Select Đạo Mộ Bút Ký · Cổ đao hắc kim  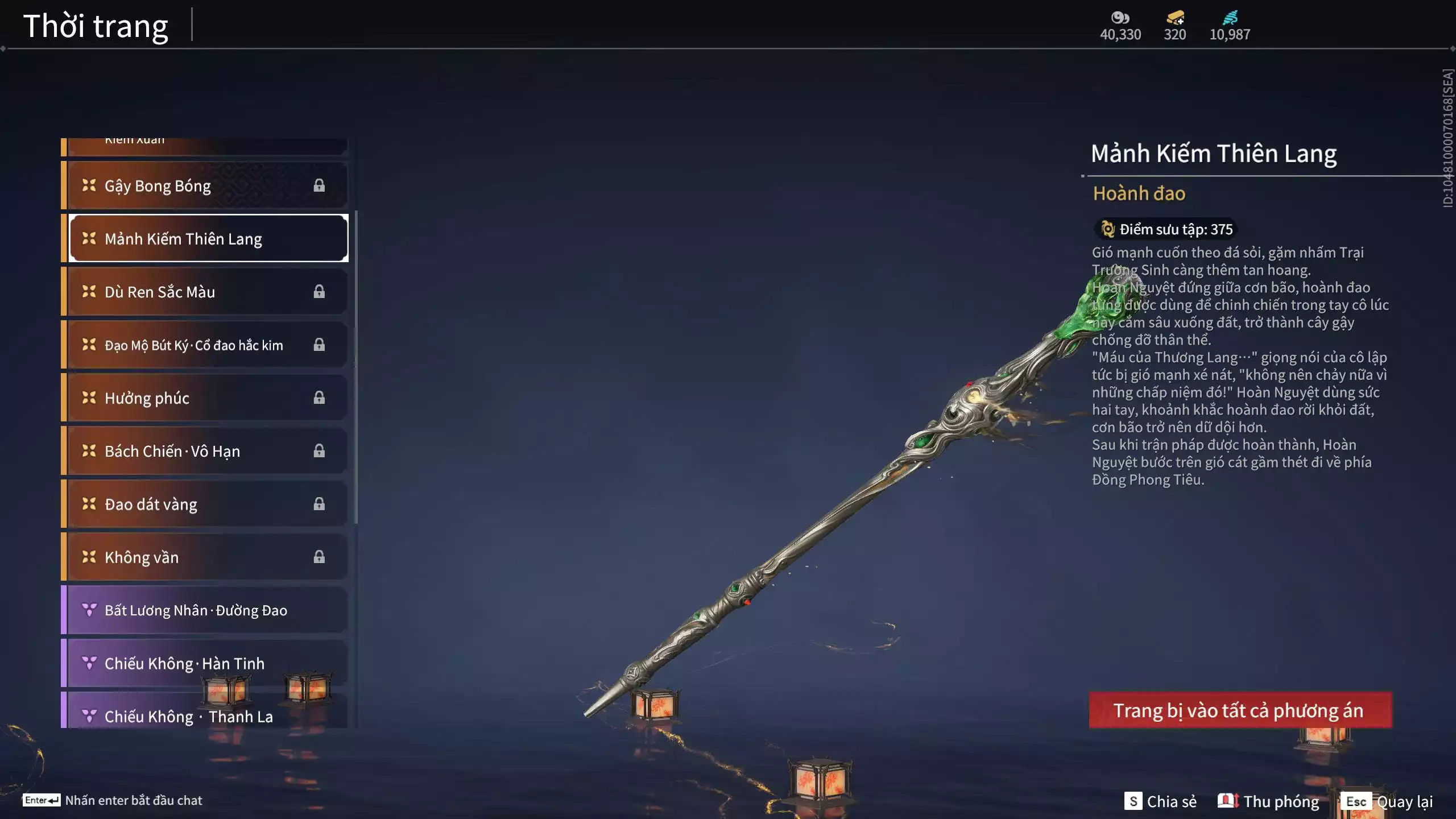click(205, 345)
